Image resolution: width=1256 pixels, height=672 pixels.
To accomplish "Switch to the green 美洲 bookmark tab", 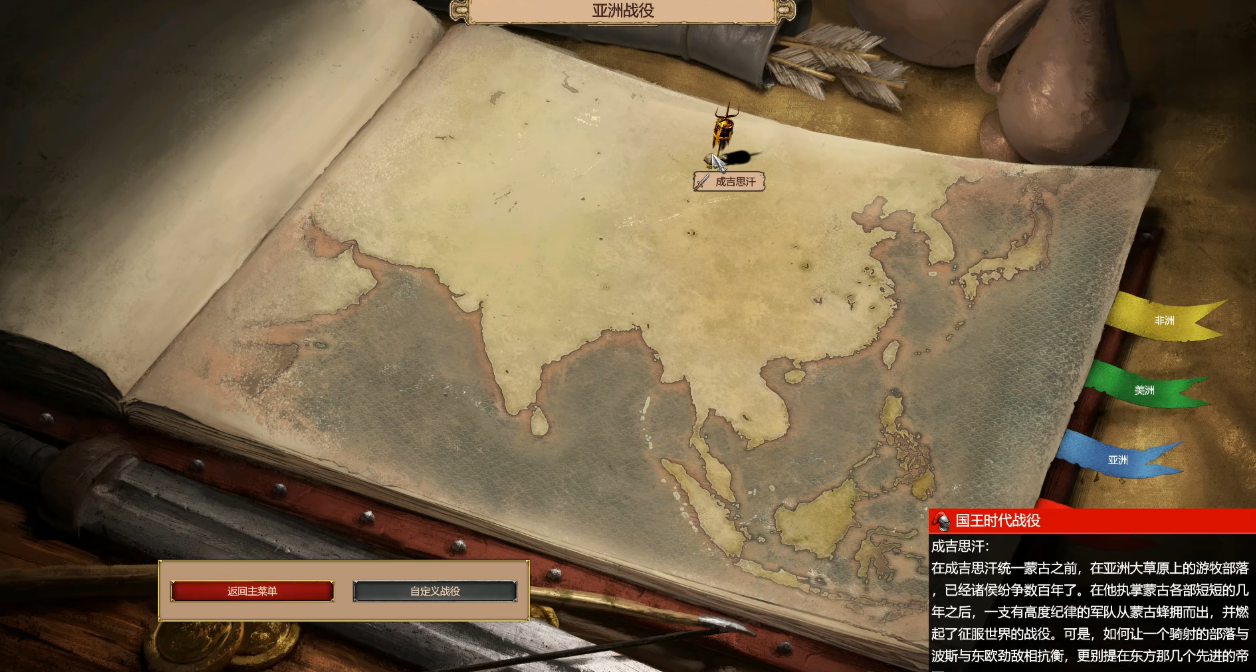I will 1144,390.
